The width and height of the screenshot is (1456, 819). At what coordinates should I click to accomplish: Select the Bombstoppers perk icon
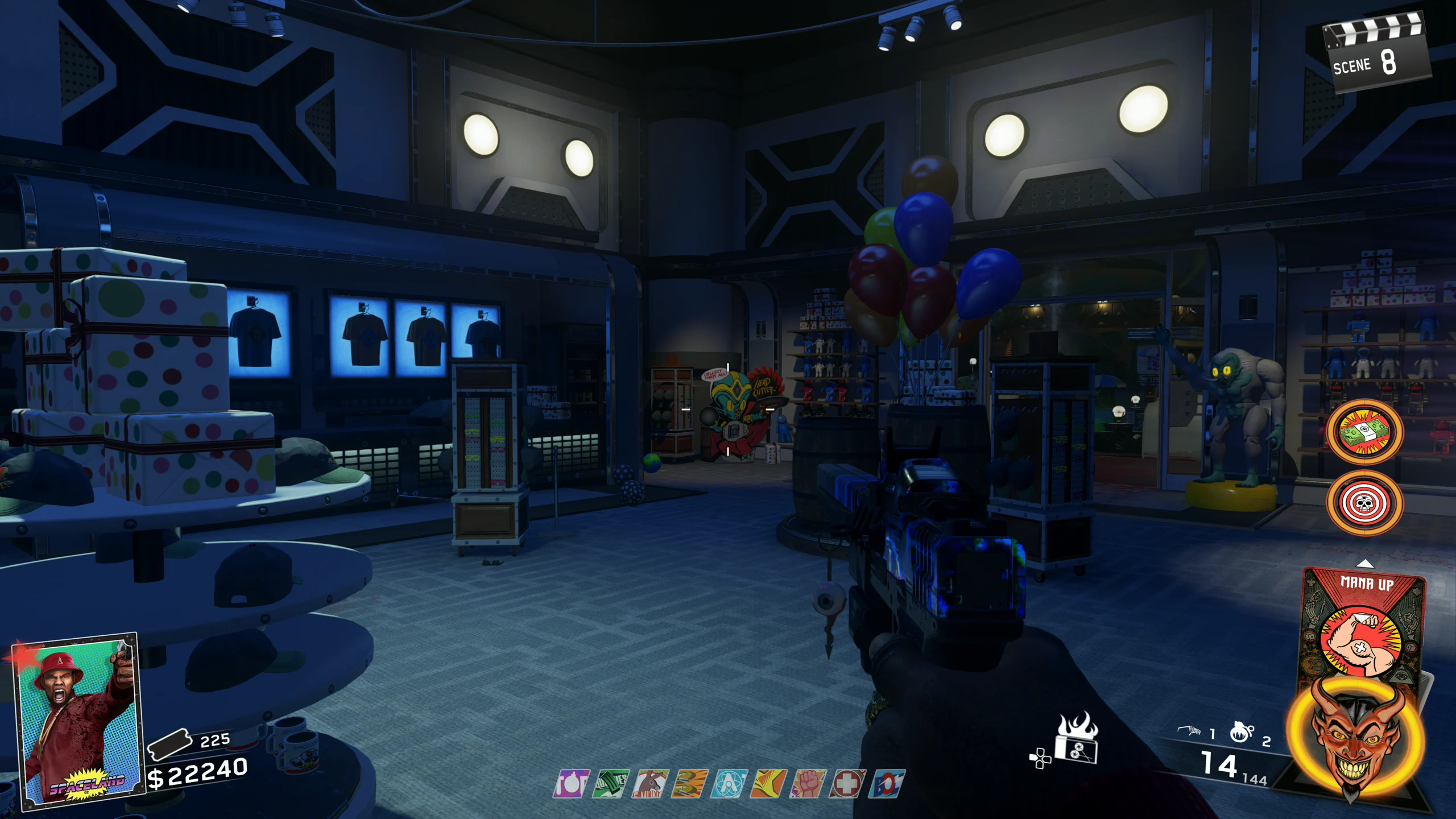571,784
